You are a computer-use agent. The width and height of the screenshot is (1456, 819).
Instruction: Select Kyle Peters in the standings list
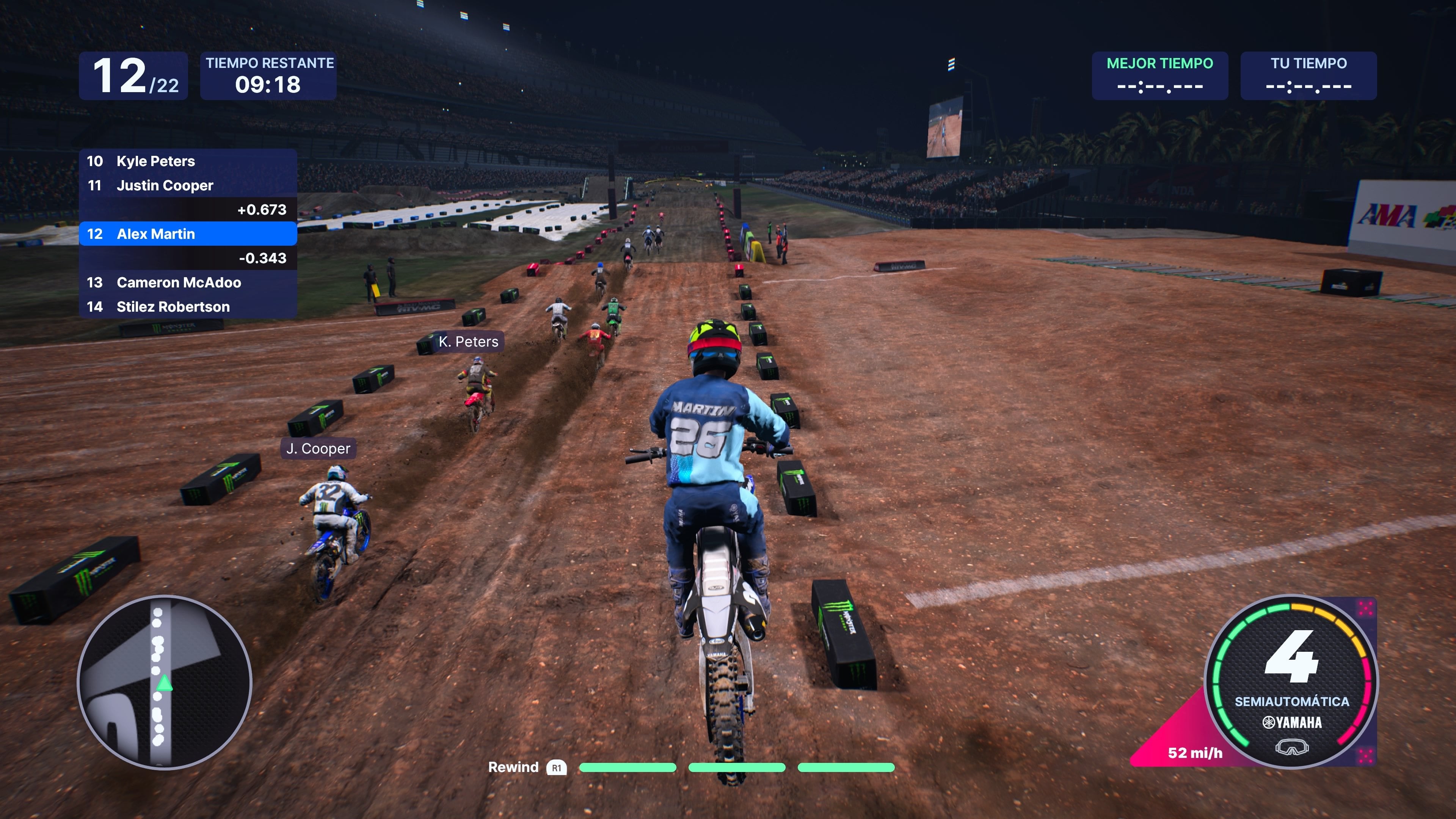(188, 161)
